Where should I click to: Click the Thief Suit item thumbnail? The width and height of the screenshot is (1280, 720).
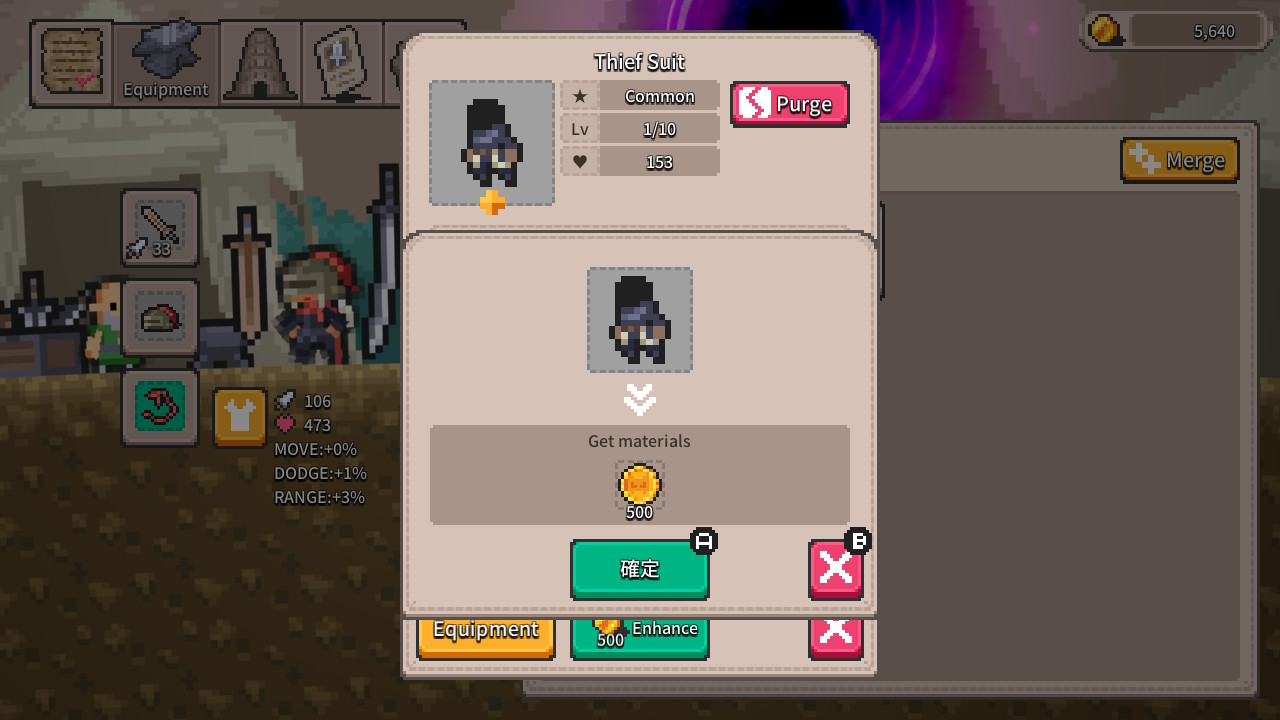coord(492,143)
